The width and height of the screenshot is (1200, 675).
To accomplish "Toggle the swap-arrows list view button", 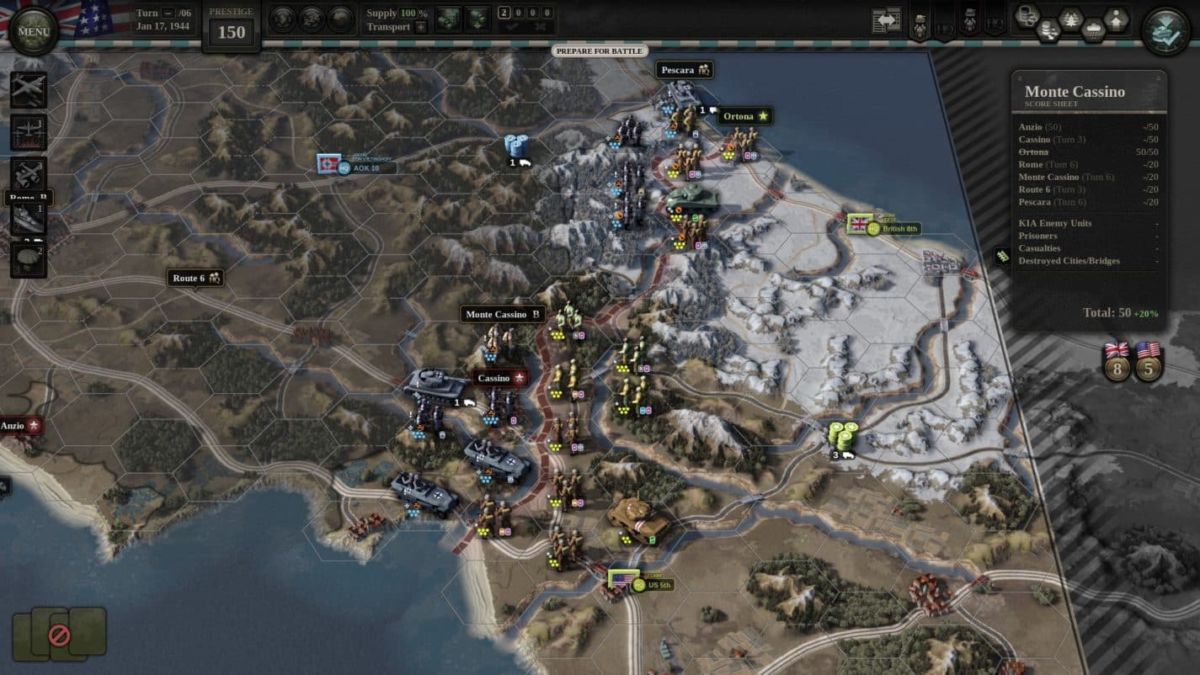I will (x=886, y=21).
